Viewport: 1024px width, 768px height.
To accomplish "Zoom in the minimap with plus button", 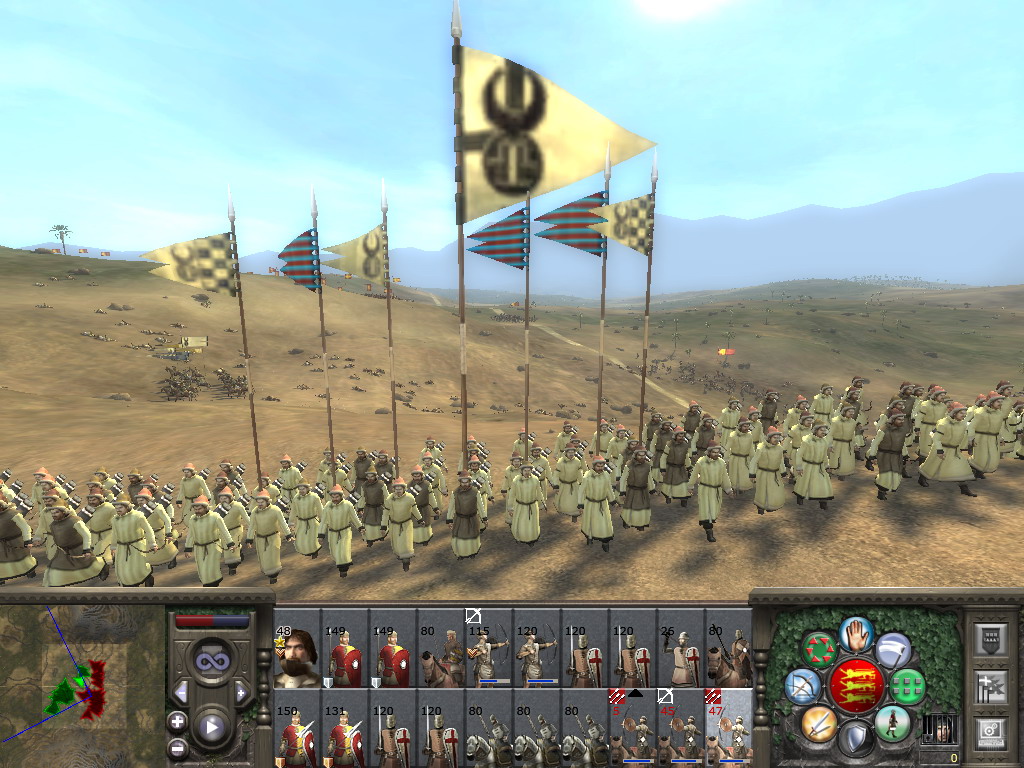I will click(x=178, y=721).
